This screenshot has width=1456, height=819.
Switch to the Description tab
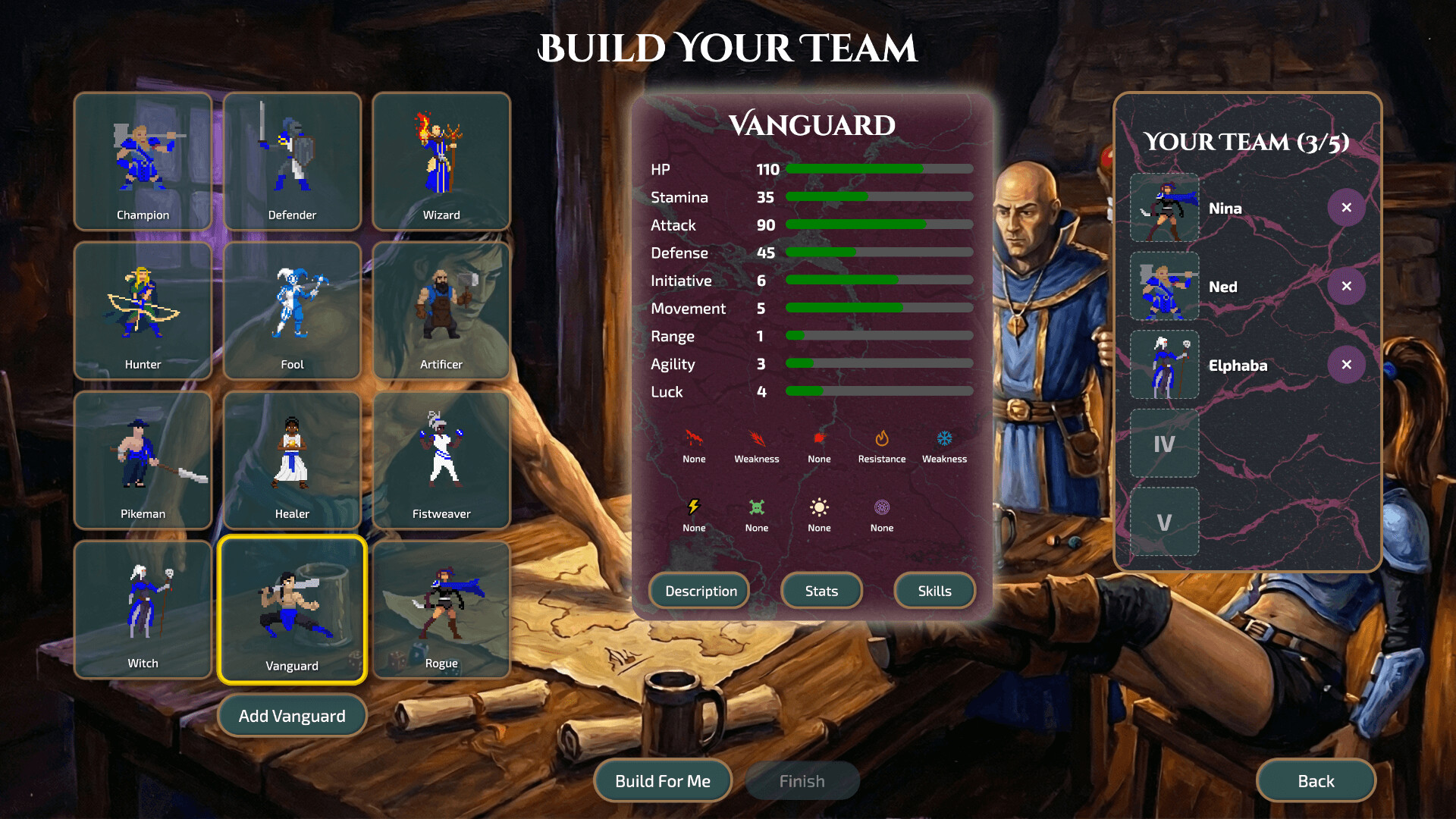pyautogui.click(x=698, y=591)
